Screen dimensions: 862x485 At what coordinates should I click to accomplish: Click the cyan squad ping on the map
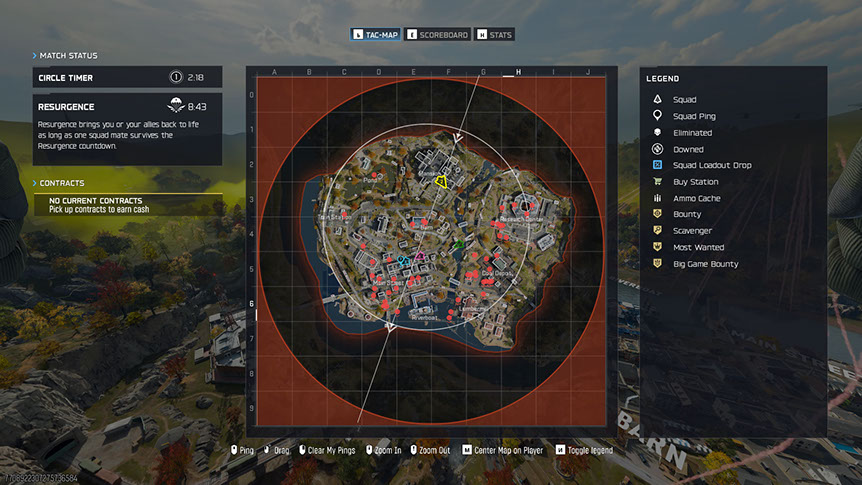402,260
